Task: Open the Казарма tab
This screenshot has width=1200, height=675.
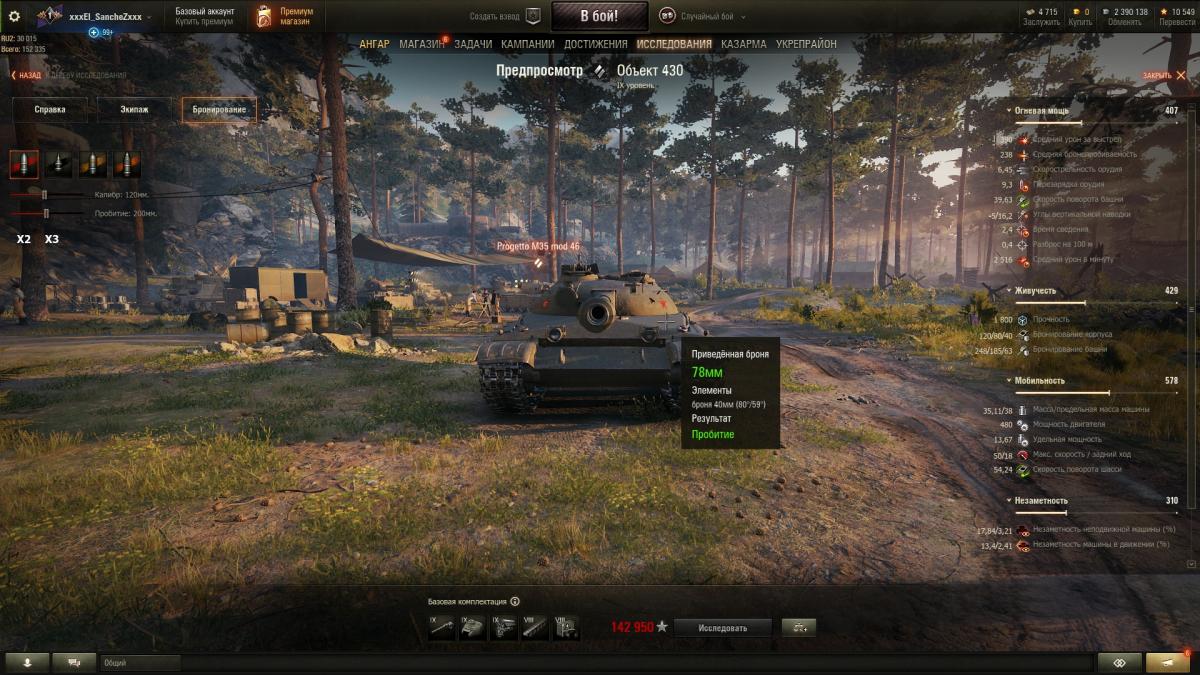Action: (744, 44)
